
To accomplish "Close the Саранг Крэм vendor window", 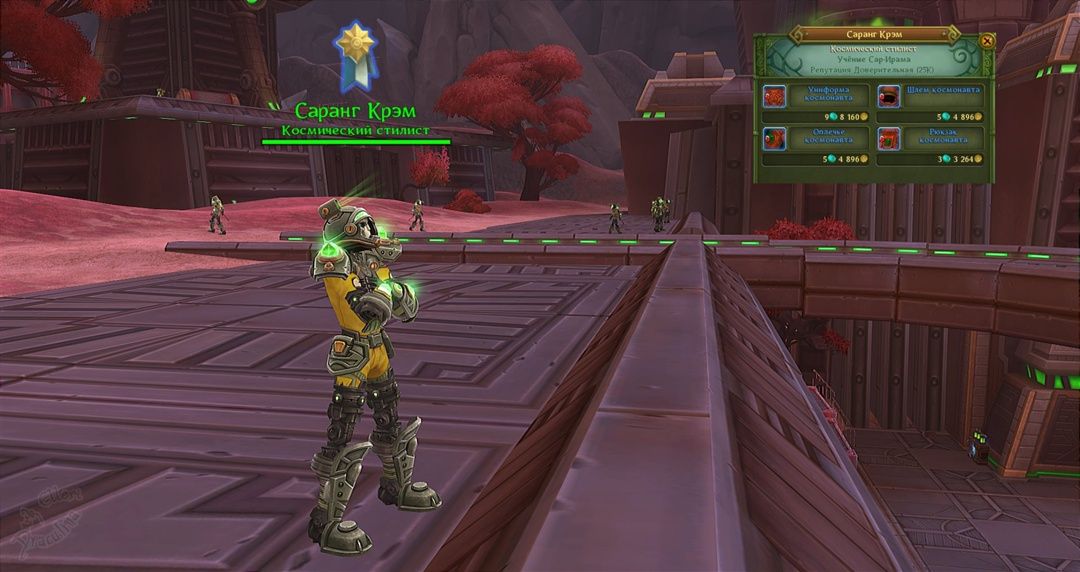I will [987, 41].
